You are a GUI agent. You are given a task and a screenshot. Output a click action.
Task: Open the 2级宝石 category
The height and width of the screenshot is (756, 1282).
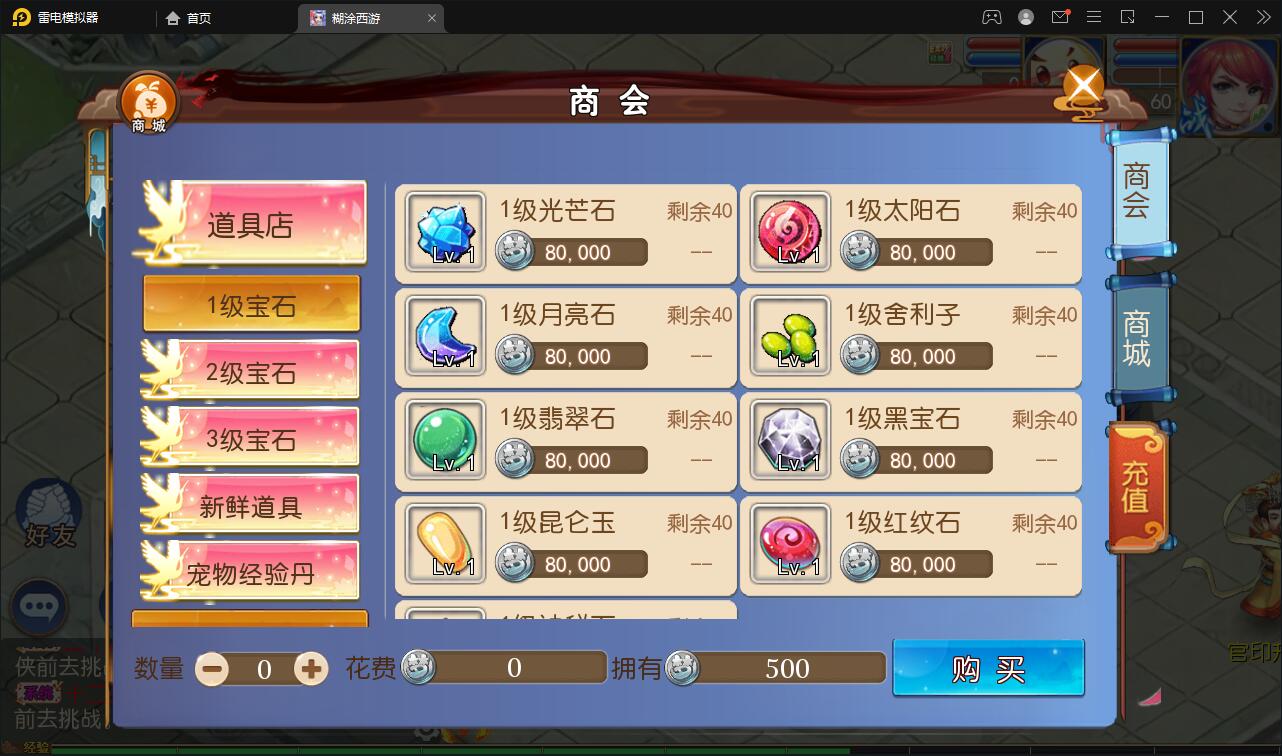click(x=252, y=370)
